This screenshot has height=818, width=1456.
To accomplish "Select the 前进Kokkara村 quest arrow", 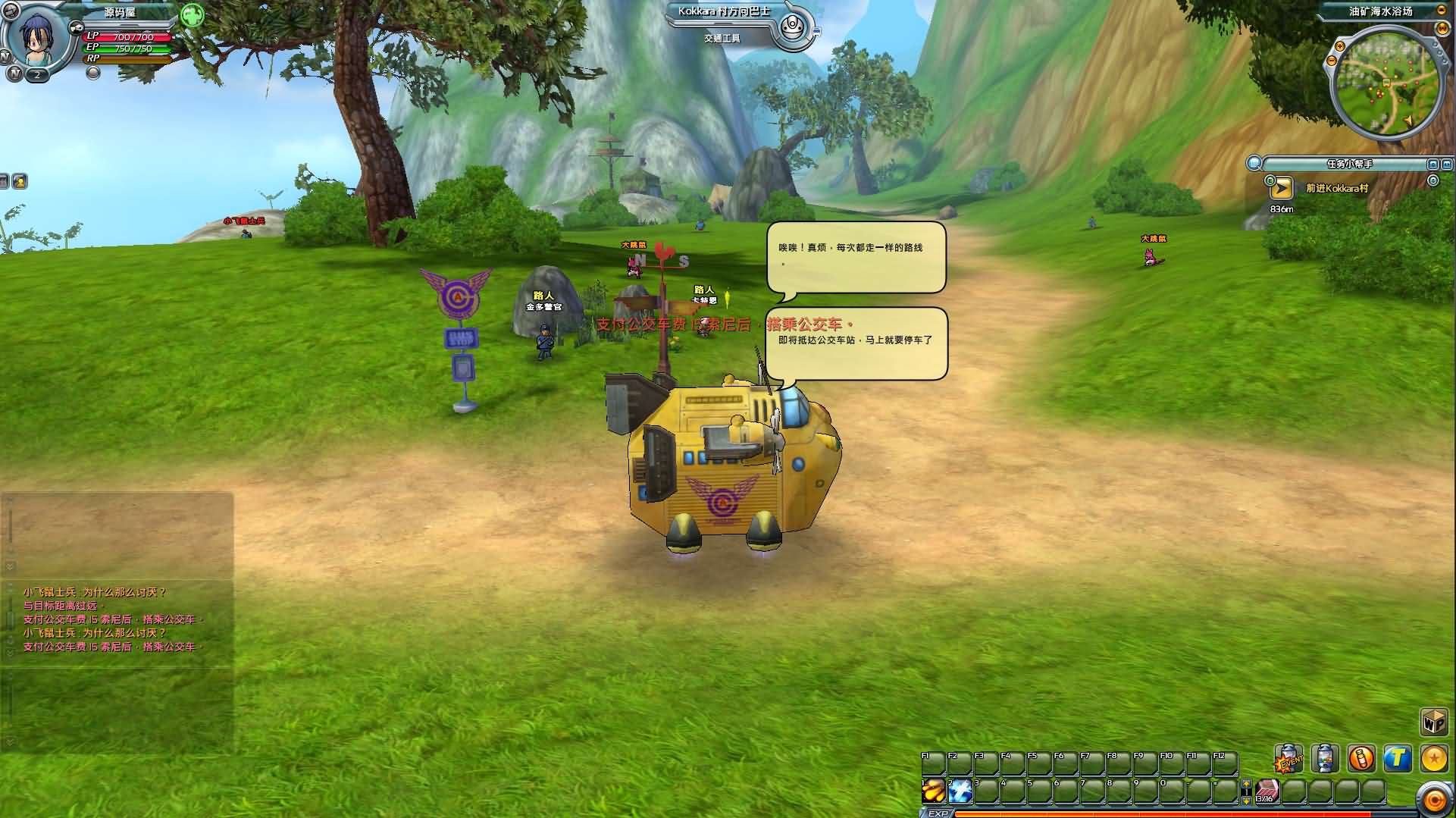I will point(1281,187).
